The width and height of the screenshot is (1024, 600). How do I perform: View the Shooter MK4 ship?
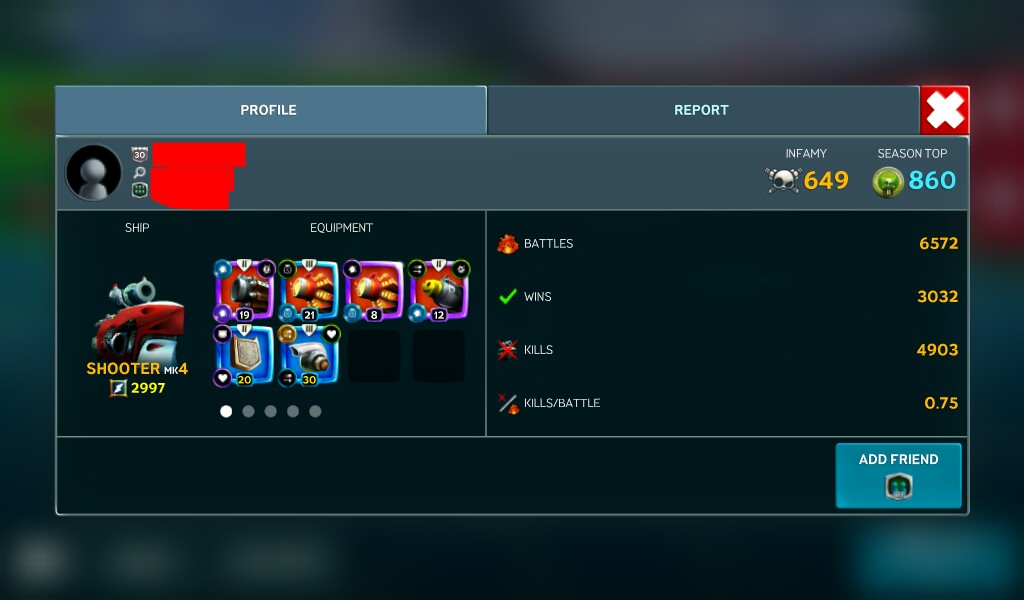(x=137, y=320)
